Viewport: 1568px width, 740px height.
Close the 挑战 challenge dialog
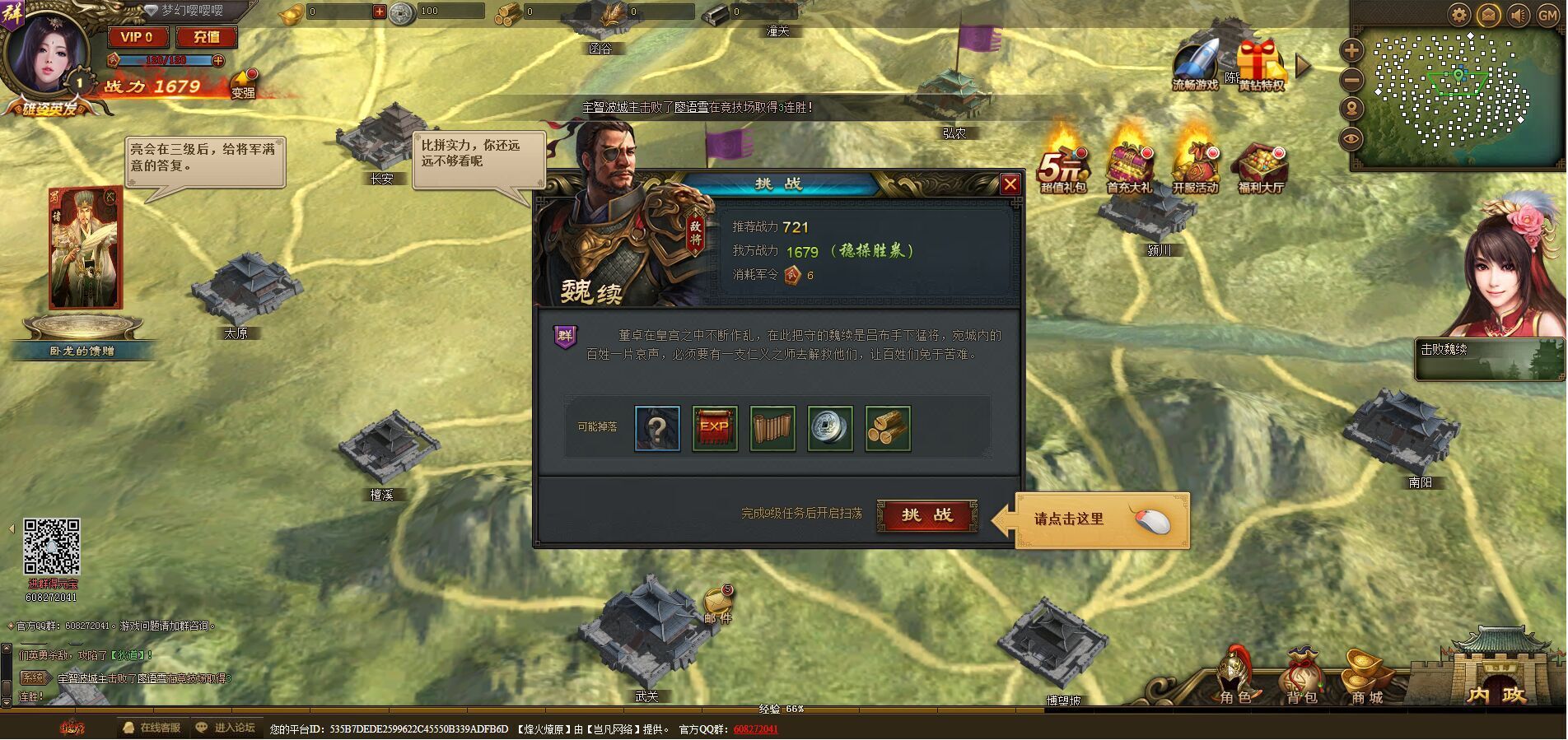coord(1010,184)
